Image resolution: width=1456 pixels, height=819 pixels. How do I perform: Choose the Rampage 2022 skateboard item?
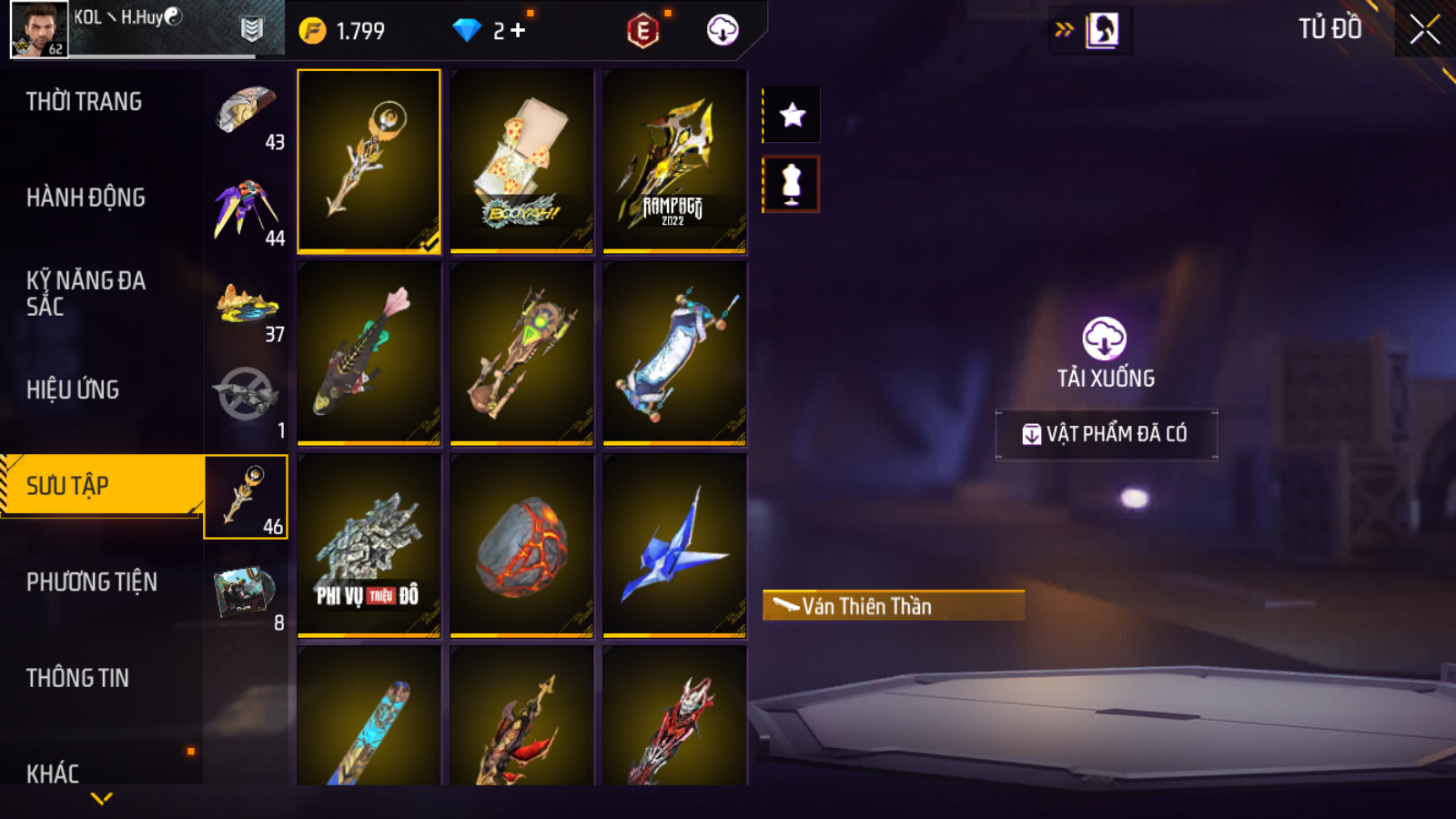[674, 160]
